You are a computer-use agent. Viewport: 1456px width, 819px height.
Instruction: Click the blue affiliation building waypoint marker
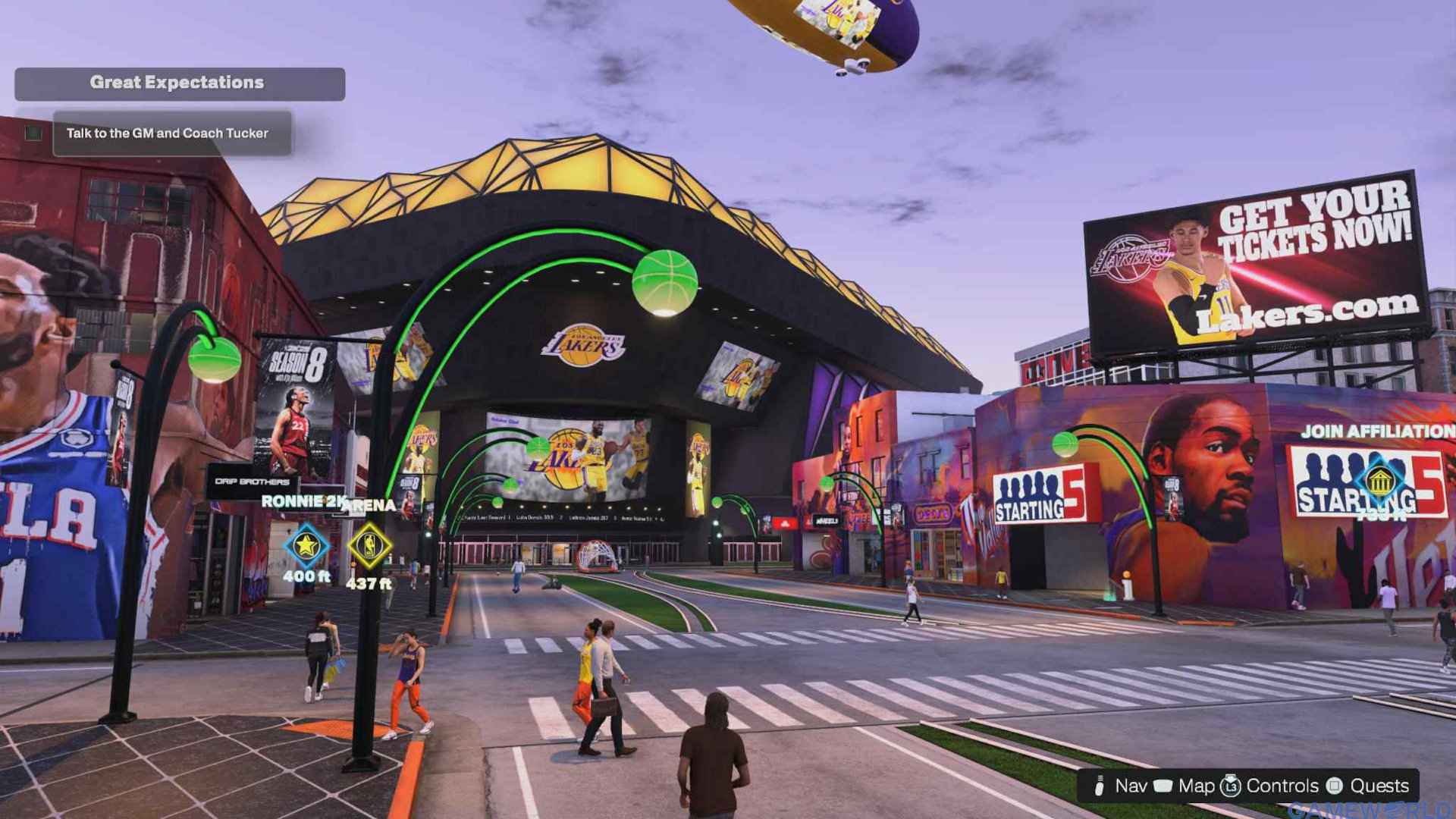coord(1380,481)
